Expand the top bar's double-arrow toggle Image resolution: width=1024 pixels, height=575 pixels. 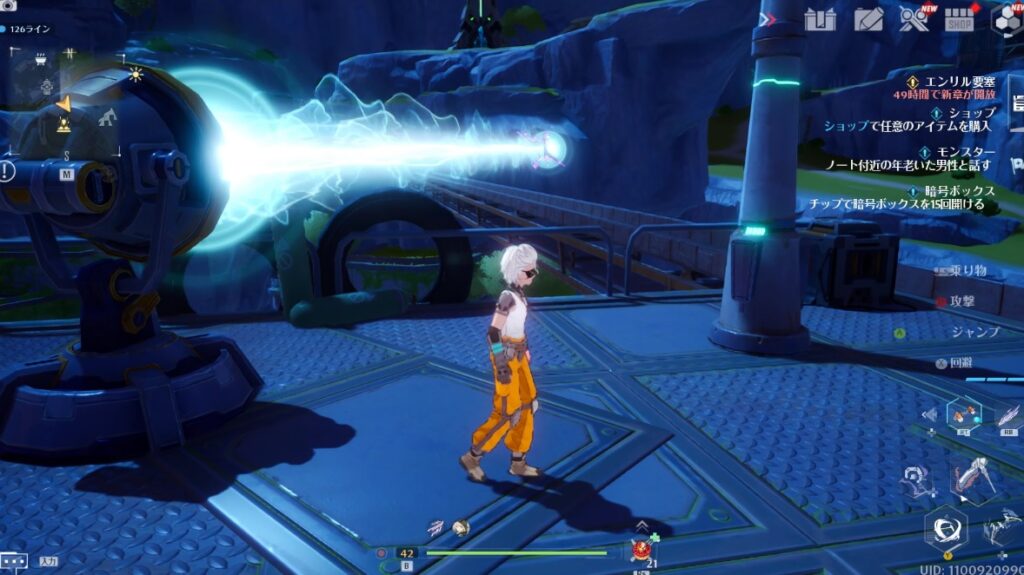[767, 19]
